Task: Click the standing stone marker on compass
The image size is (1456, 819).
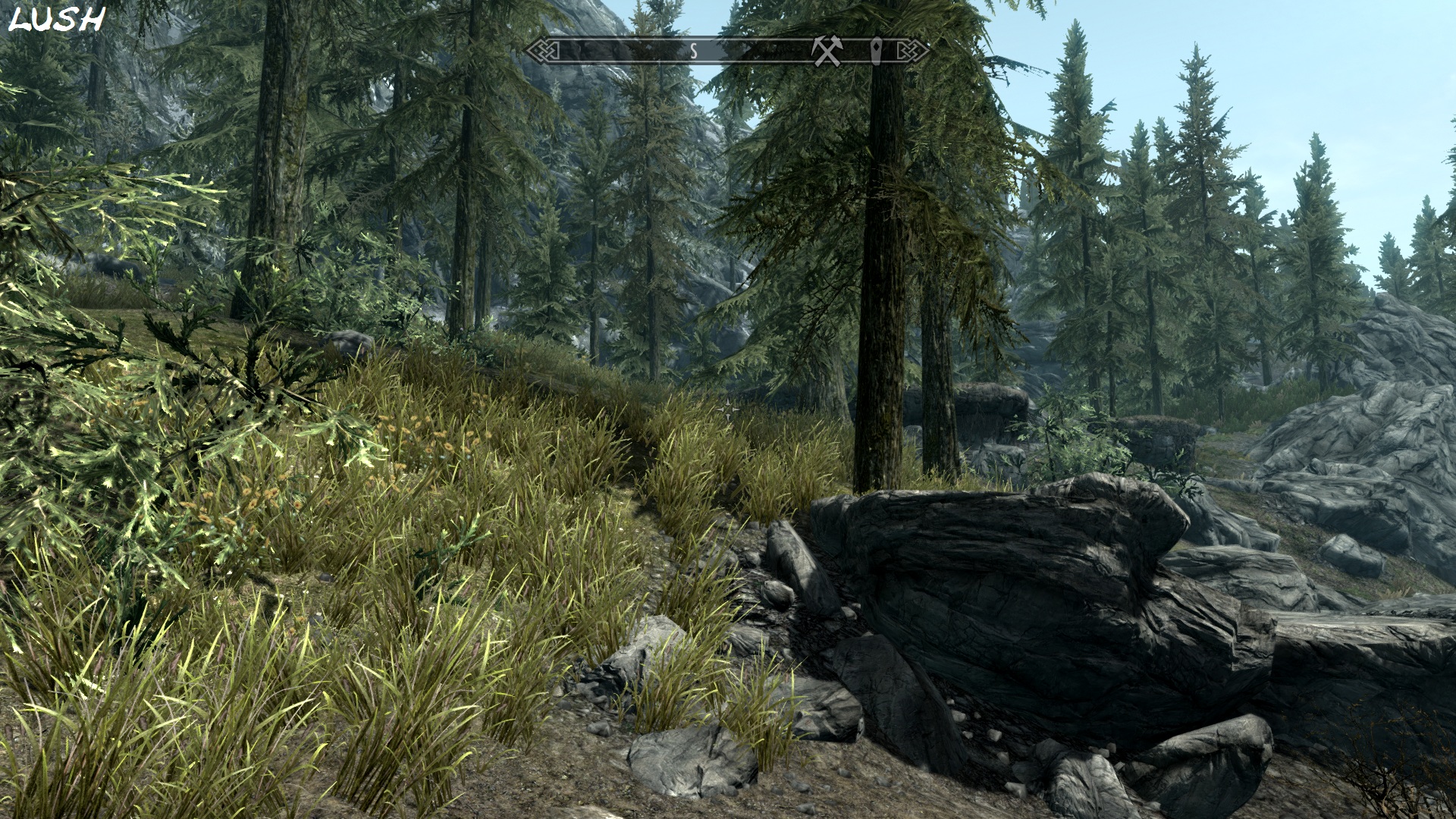Action: point(878,51)
